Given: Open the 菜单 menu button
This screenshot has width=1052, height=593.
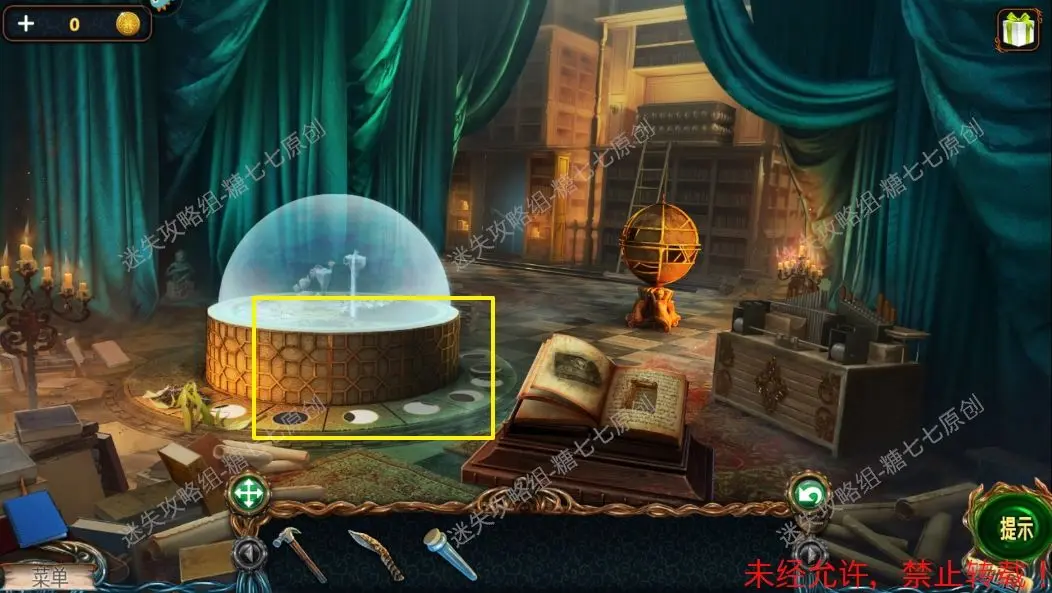Looking at the screenshot, I should coord(50,576).
